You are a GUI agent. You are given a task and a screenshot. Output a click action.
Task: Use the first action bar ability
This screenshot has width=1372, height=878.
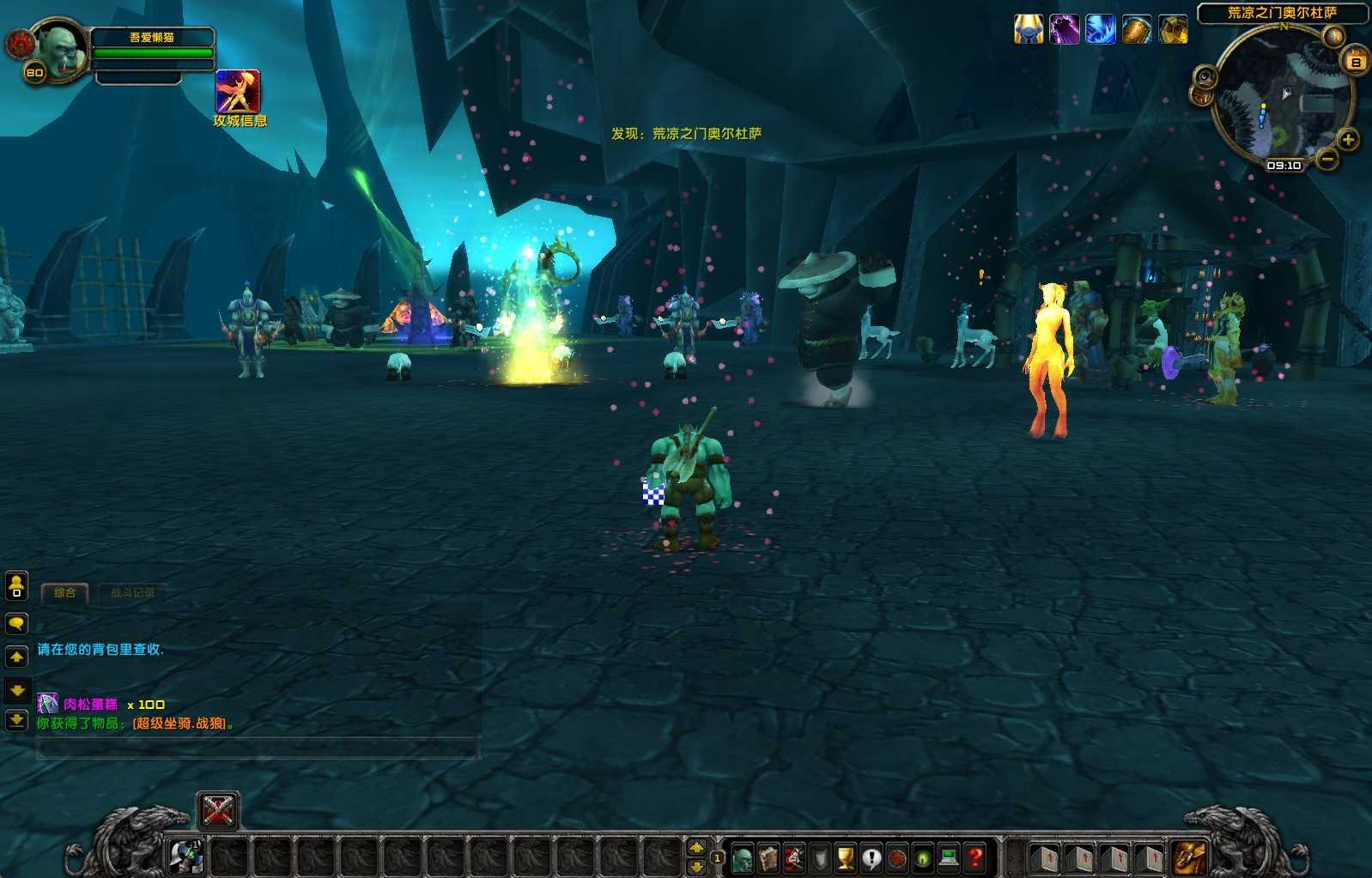(186, 857)
